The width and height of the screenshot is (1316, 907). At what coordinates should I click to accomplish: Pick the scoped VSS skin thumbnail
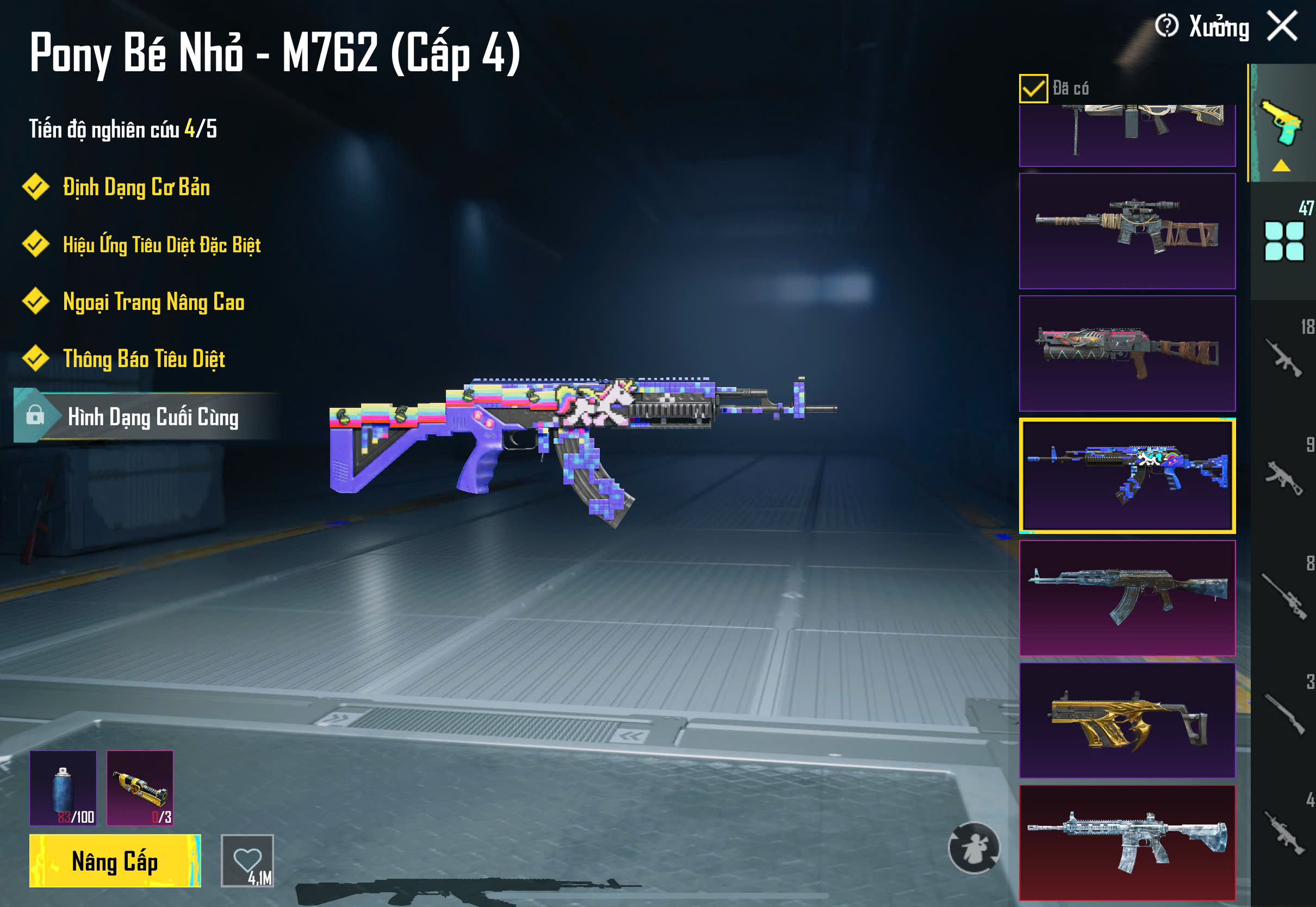(x=1127, y=231)
